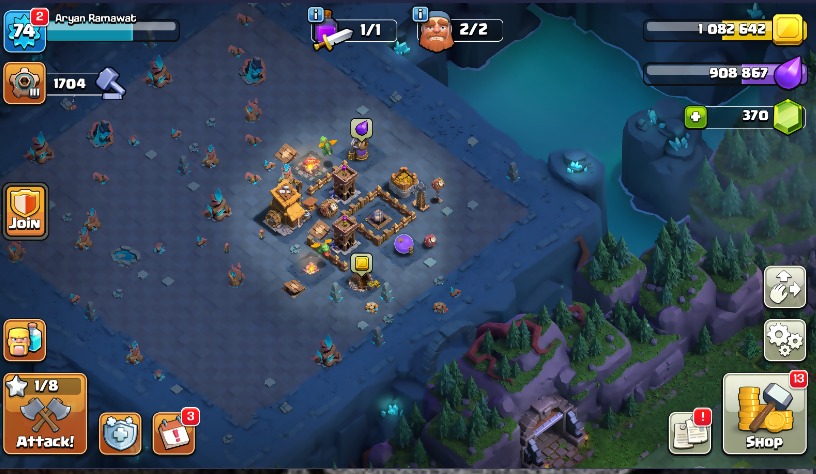Show Master Builder info icon
The width and height of the screenshot is (816, 474).
coord(421,14)
